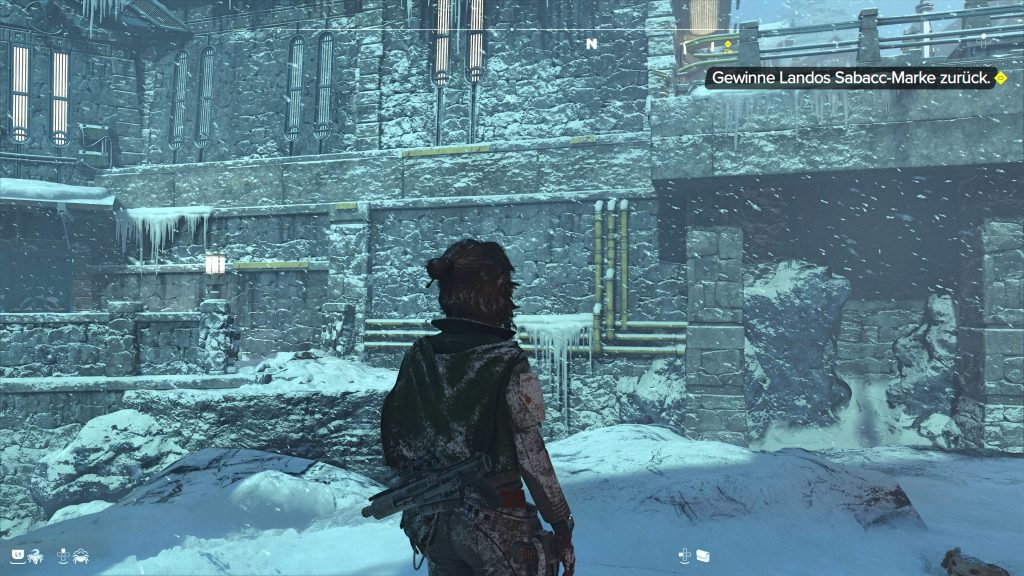Click the compass north indicator

pos(591,44)
